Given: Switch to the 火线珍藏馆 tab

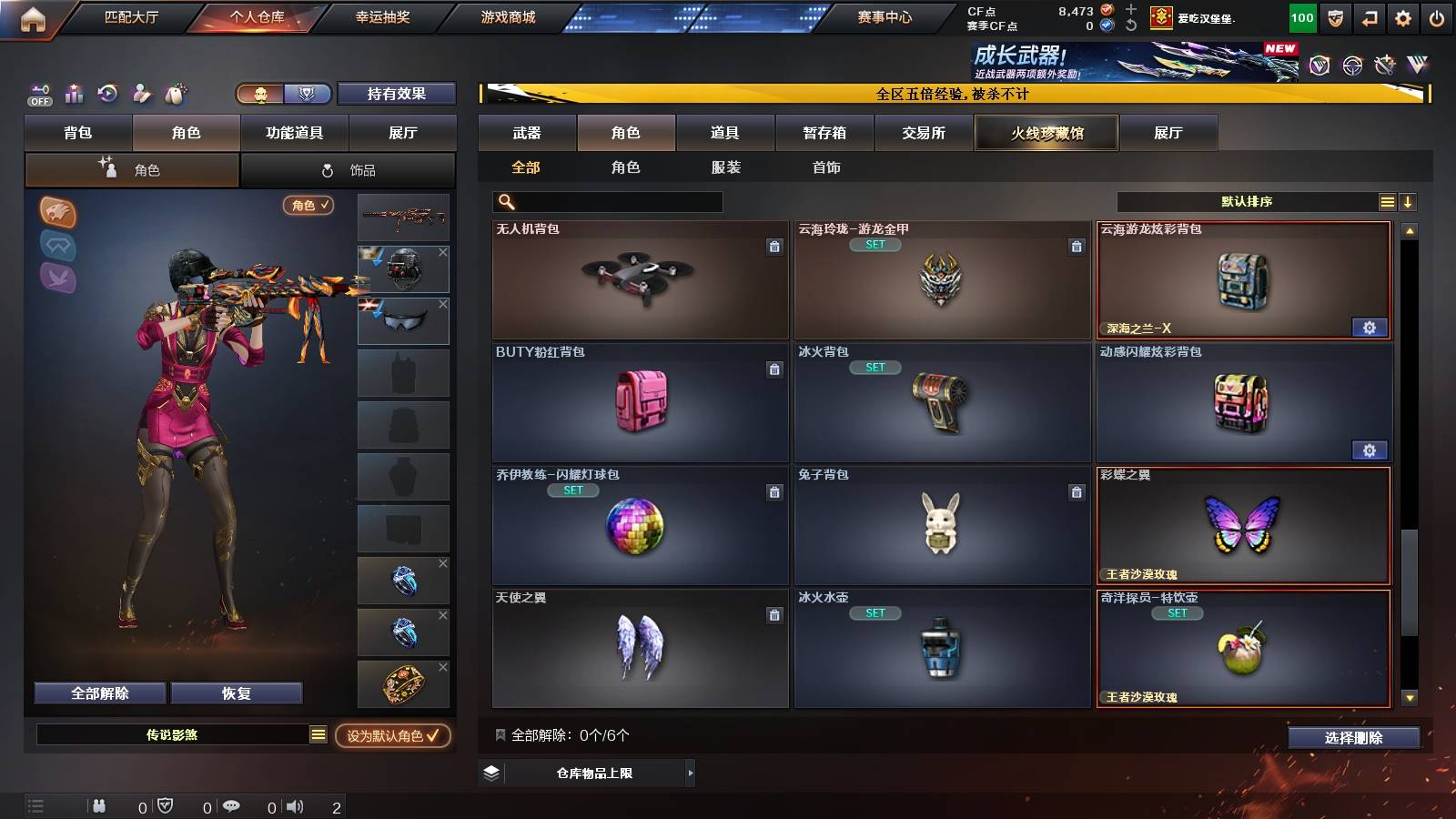Looking at the screenshot, I should [1046, 133].
